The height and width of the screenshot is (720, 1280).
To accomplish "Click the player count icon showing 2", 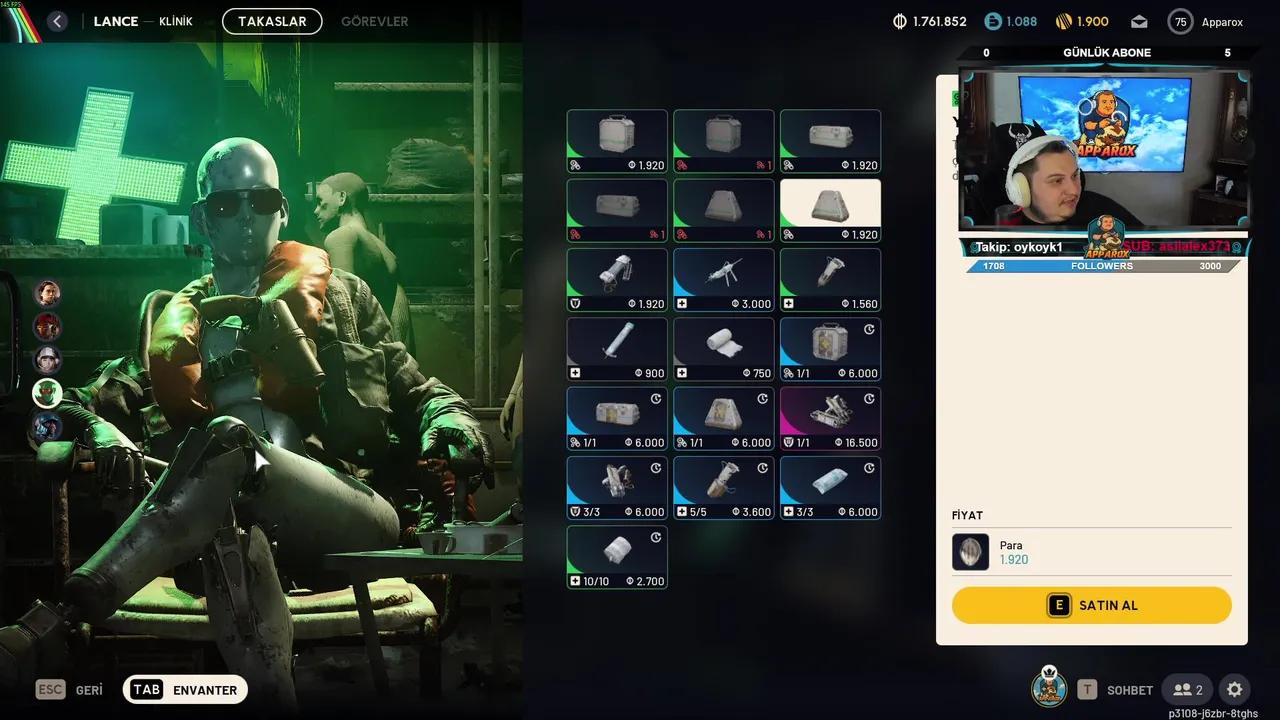I will 1187,689.
